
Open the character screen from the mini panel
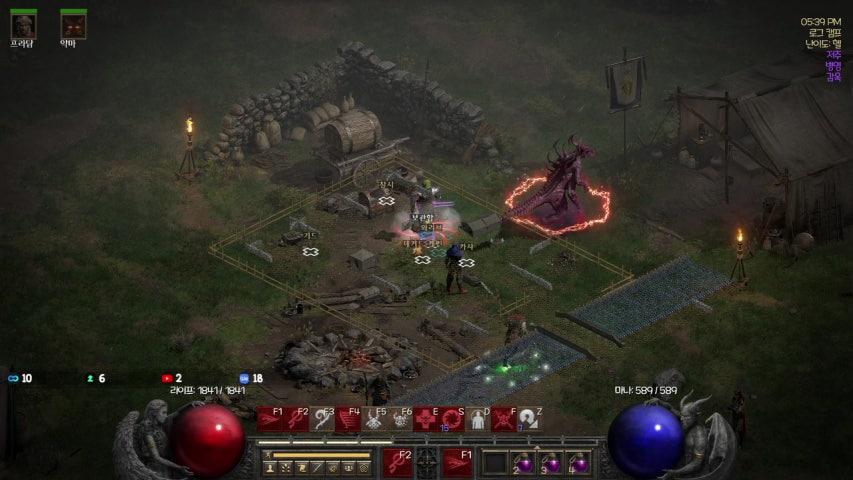[x=270, y=467]
